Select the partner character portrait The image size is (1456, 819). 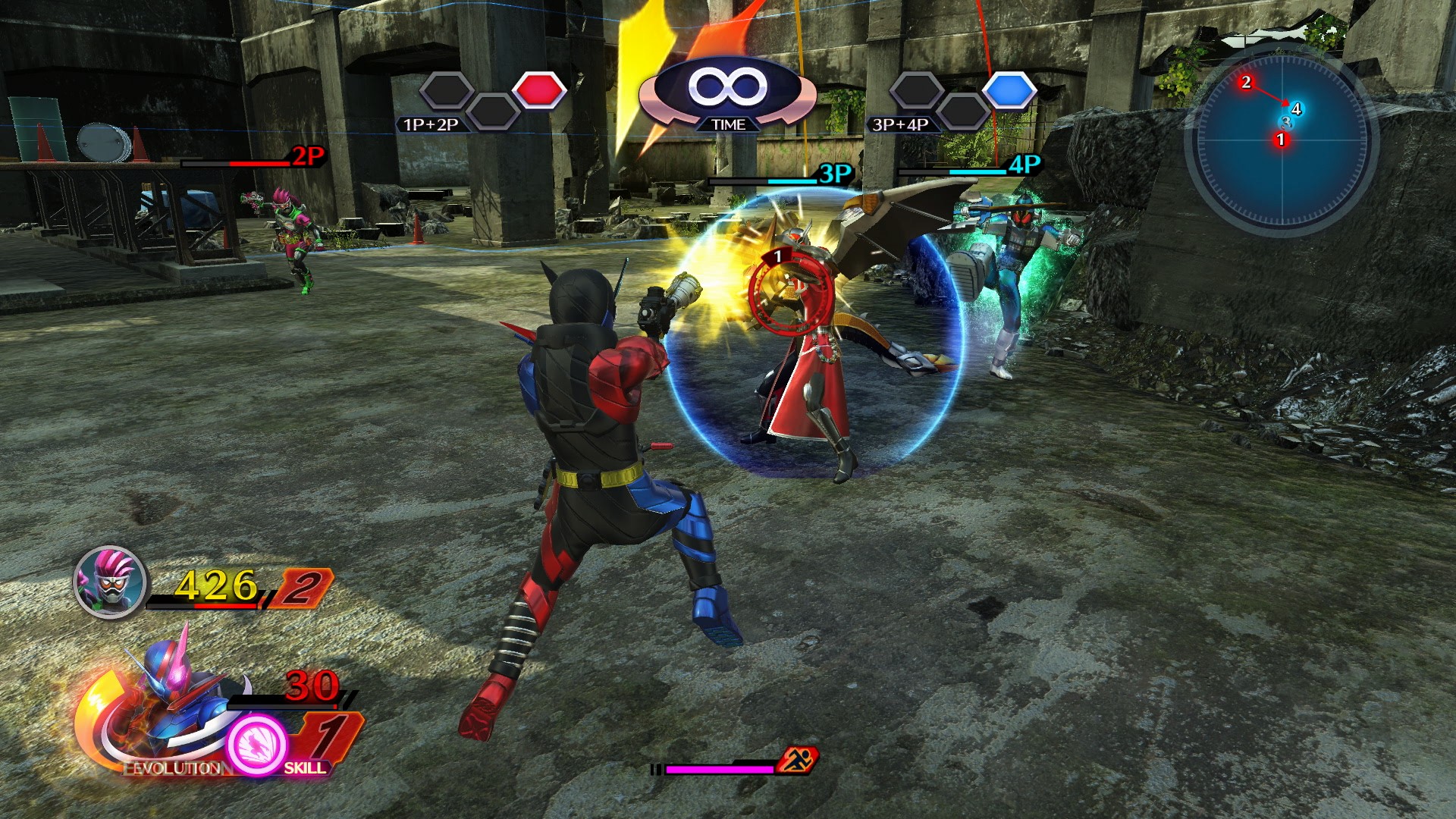click(111, 582)
